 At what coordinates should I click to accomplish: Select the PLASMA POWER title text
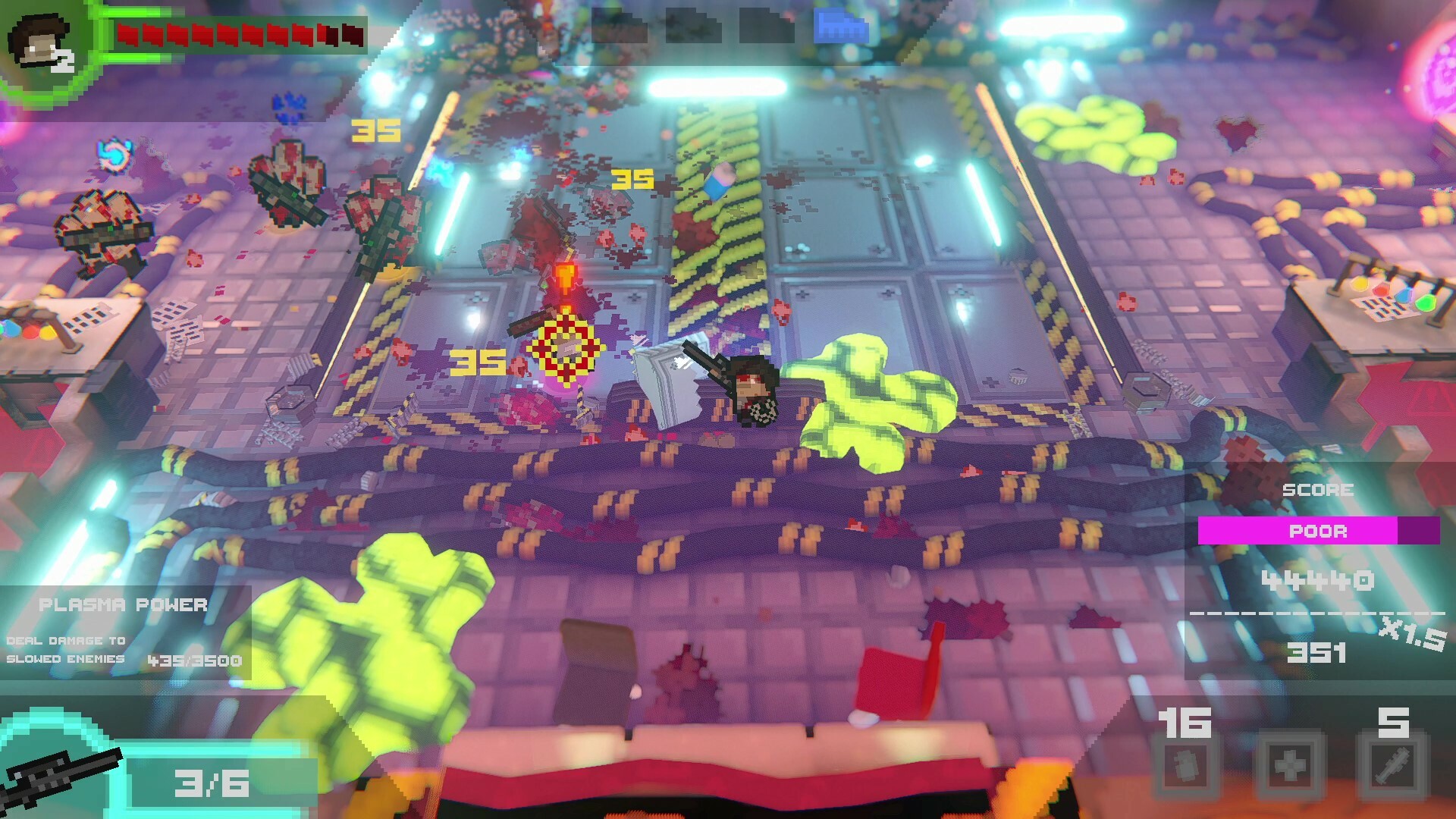[124, 605]
